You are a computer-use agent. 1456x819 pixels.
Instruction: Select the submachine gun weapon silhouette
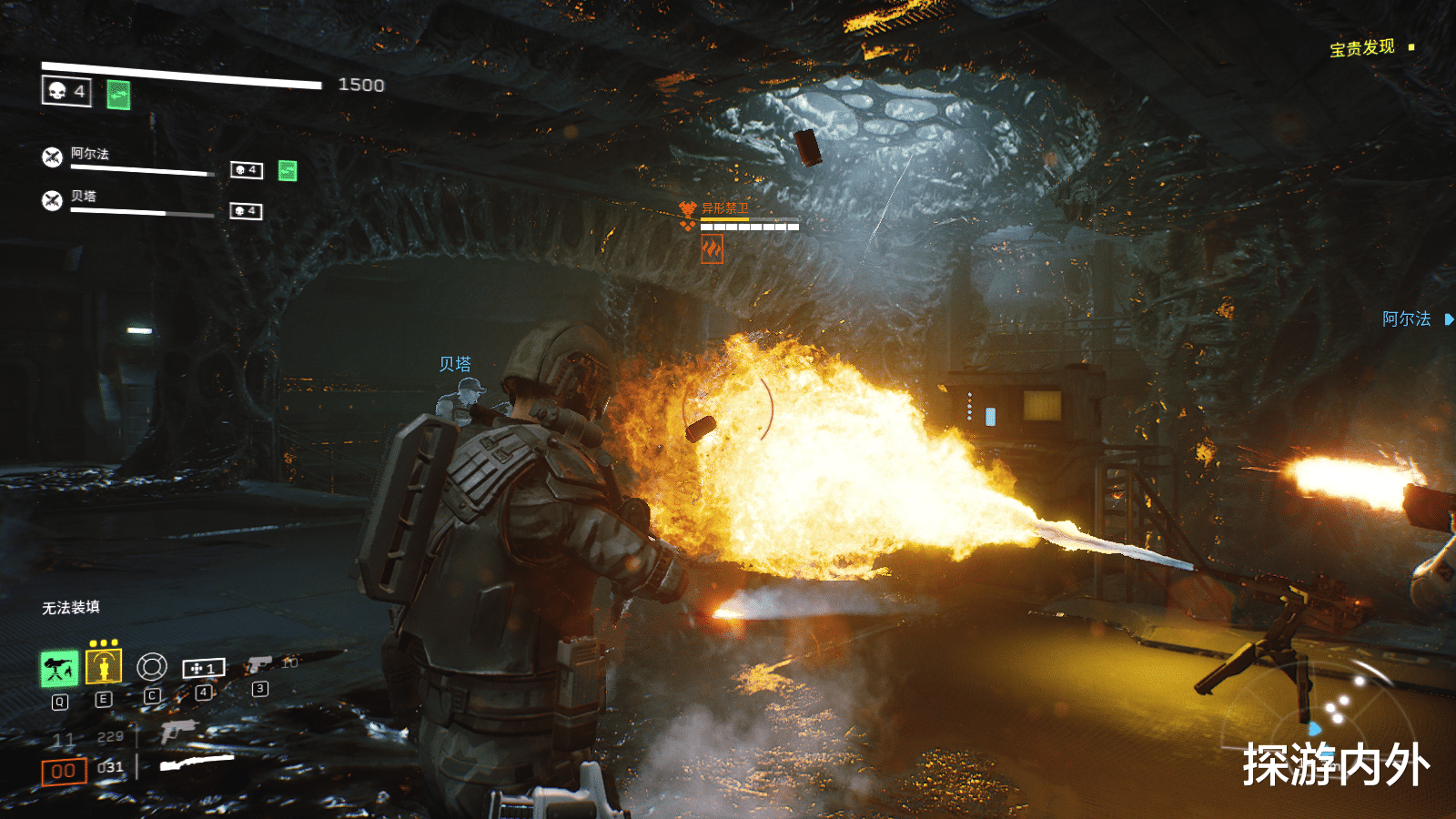click(x=178, y=731)
